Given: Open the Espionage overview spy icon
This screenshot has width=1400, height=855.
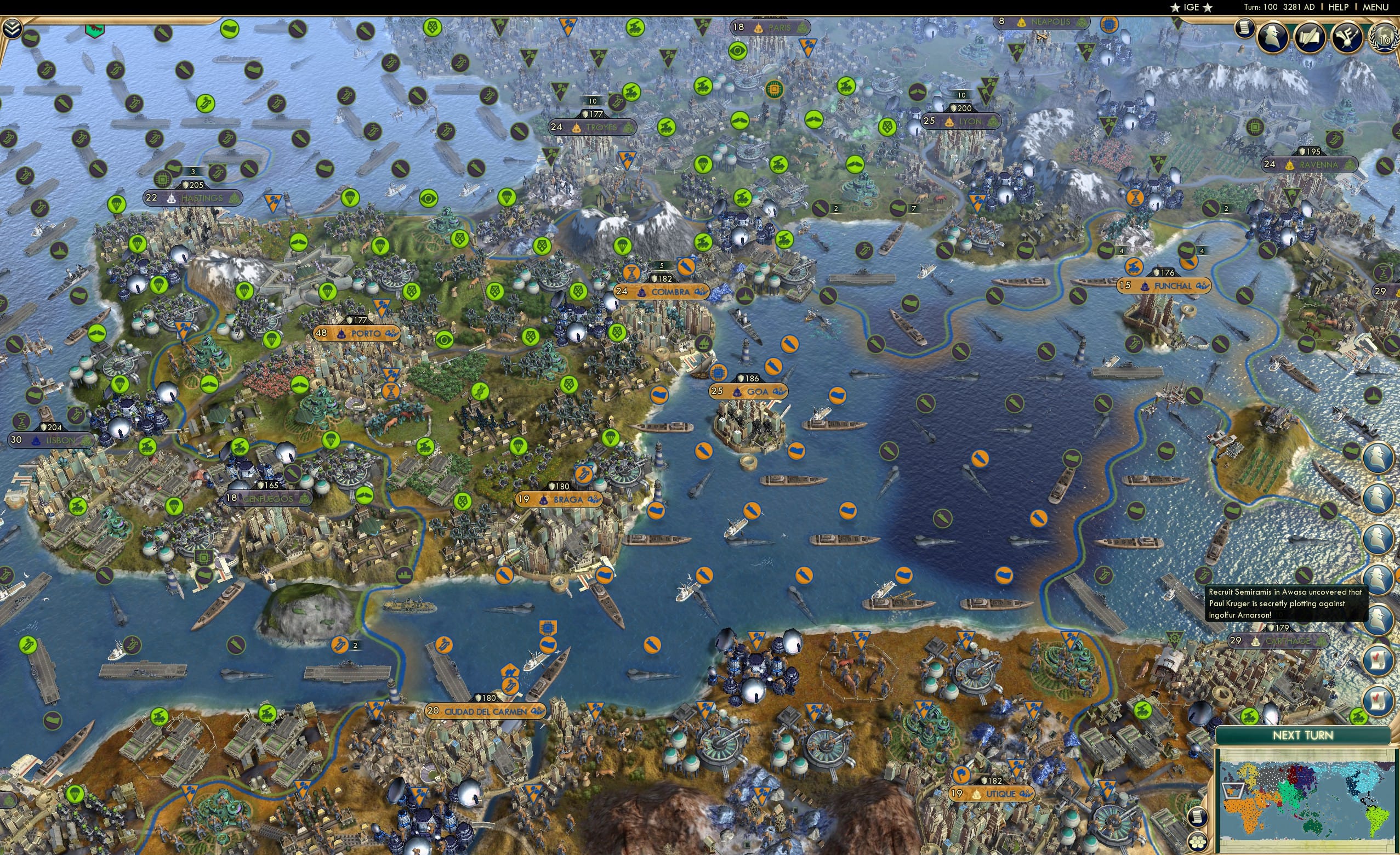Looking at the screenshot, I should [x=1272, y=36].
